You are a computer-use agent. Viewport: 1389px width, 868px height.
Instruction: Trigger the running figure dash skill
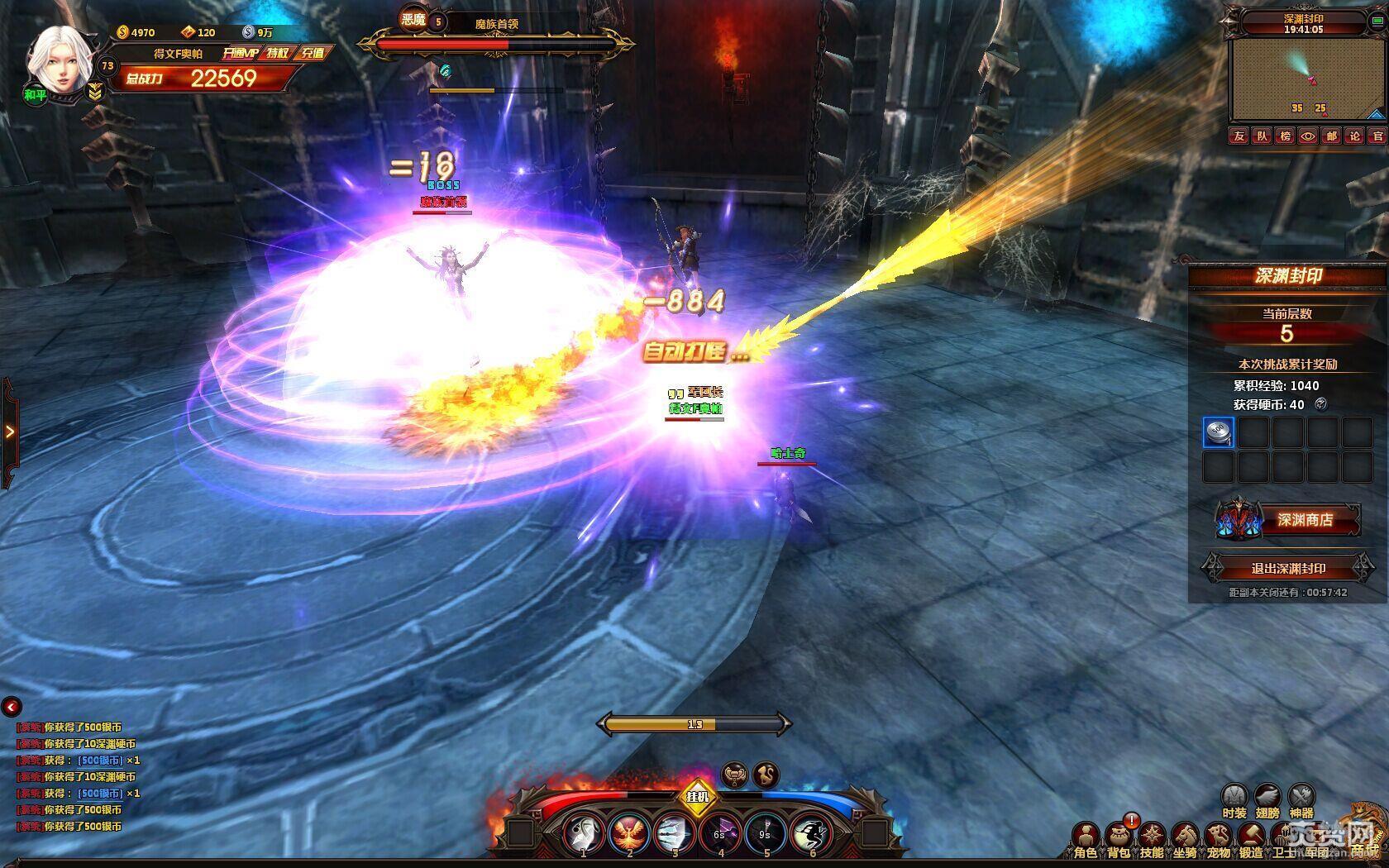pyautogui.click(x=811, y=834)
